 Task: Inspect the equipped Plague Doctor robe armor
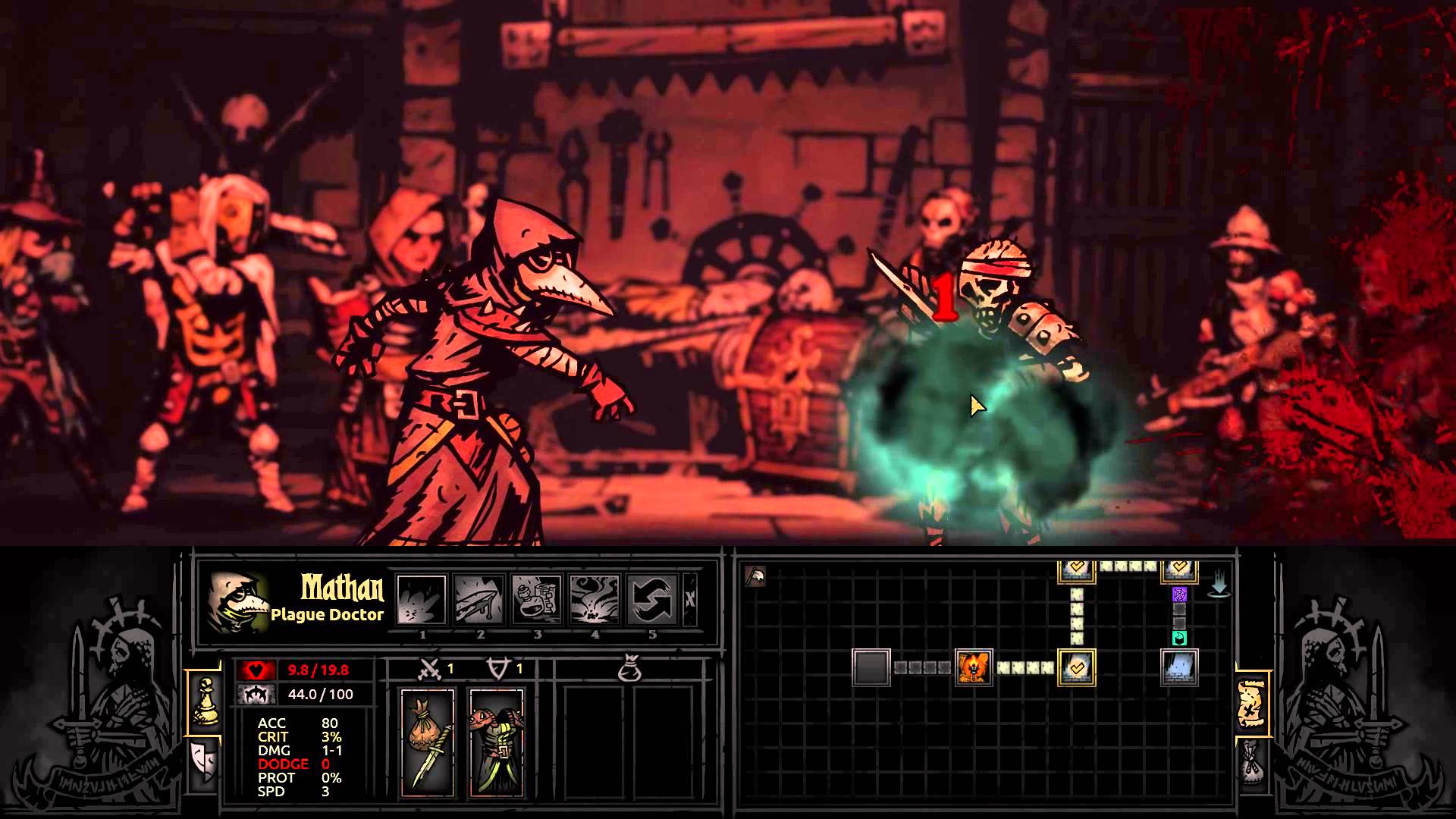point(497,743)
